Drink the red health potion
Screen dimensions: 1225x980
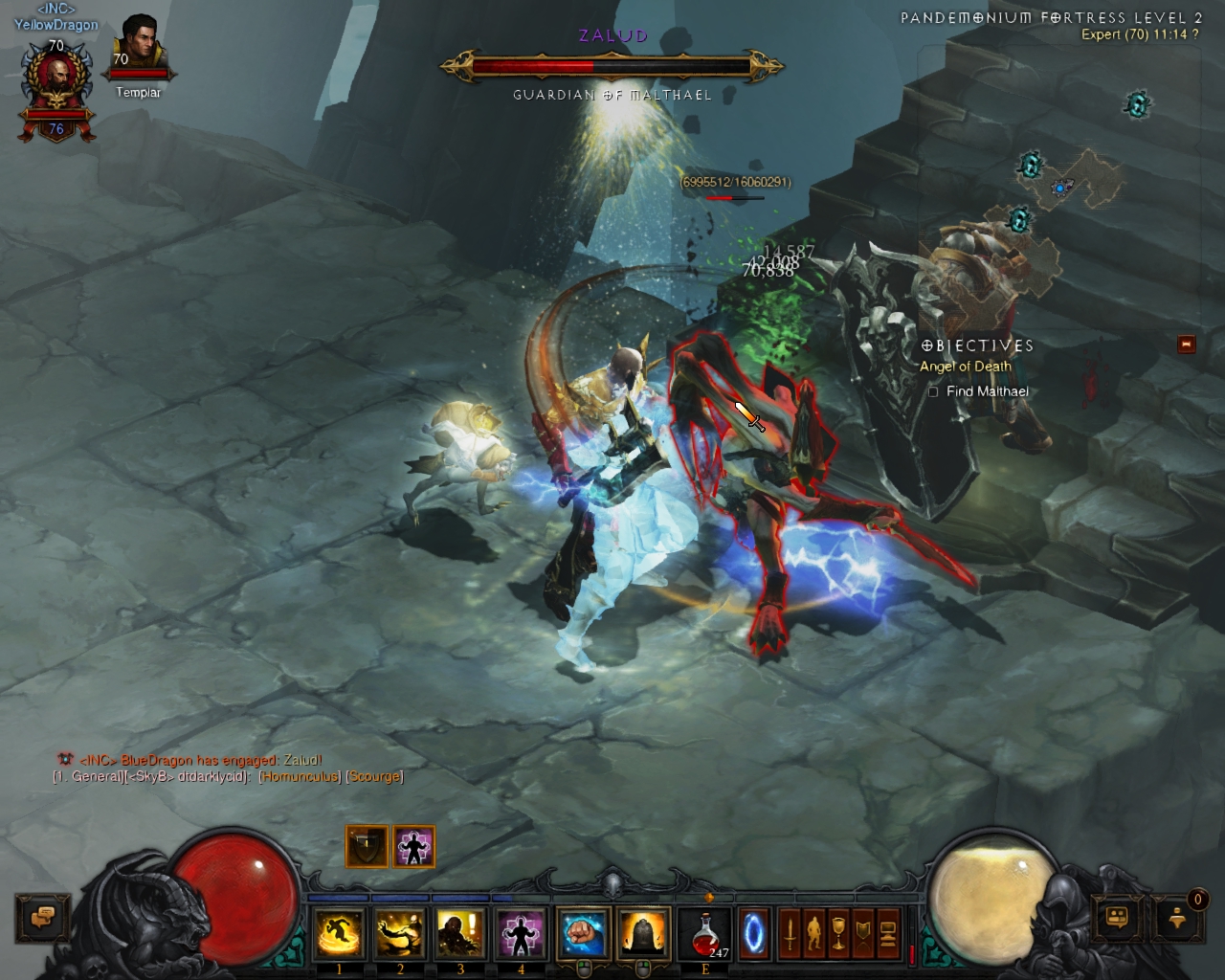(704, 933)
